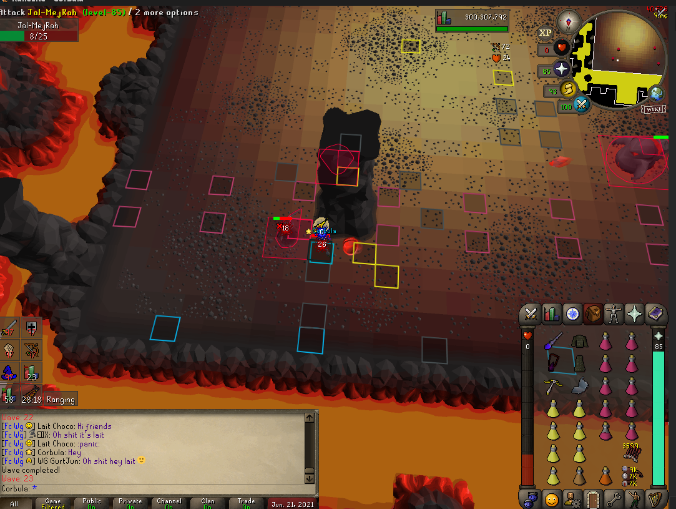Screen dimensions: 676x509
Task: Open the world map globe
Action: pyautogui.click(x=655, y=93)
